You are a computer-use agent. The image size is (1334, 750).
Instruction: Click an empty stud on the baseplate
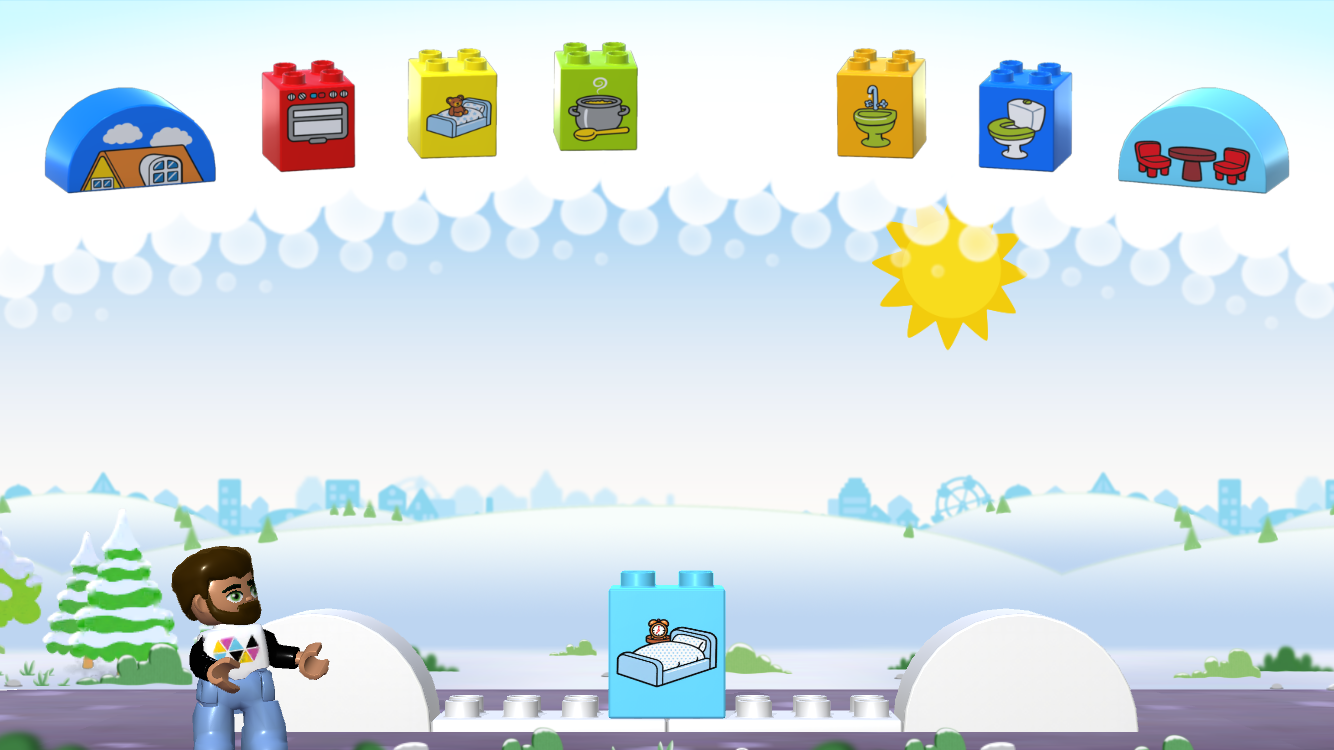pyautogui.click(x=520, y=705)
